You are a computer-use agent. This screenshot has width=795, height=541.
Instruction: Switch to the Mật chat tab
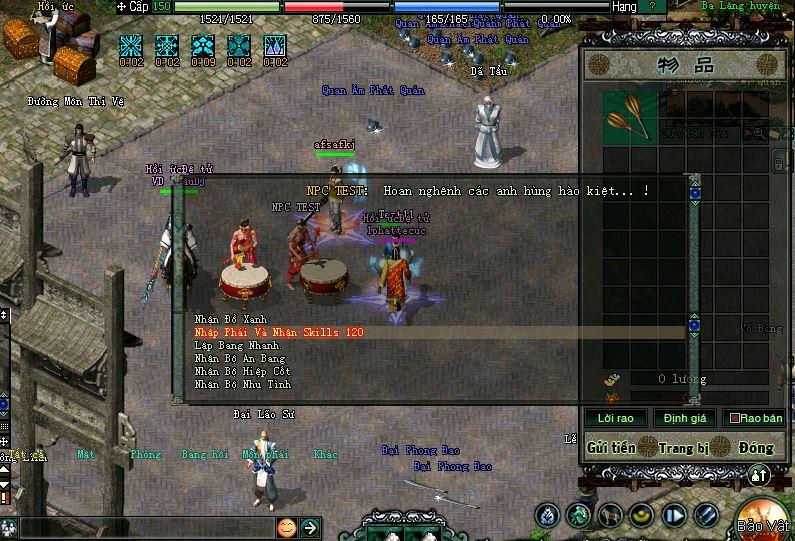tap(87, 455)
